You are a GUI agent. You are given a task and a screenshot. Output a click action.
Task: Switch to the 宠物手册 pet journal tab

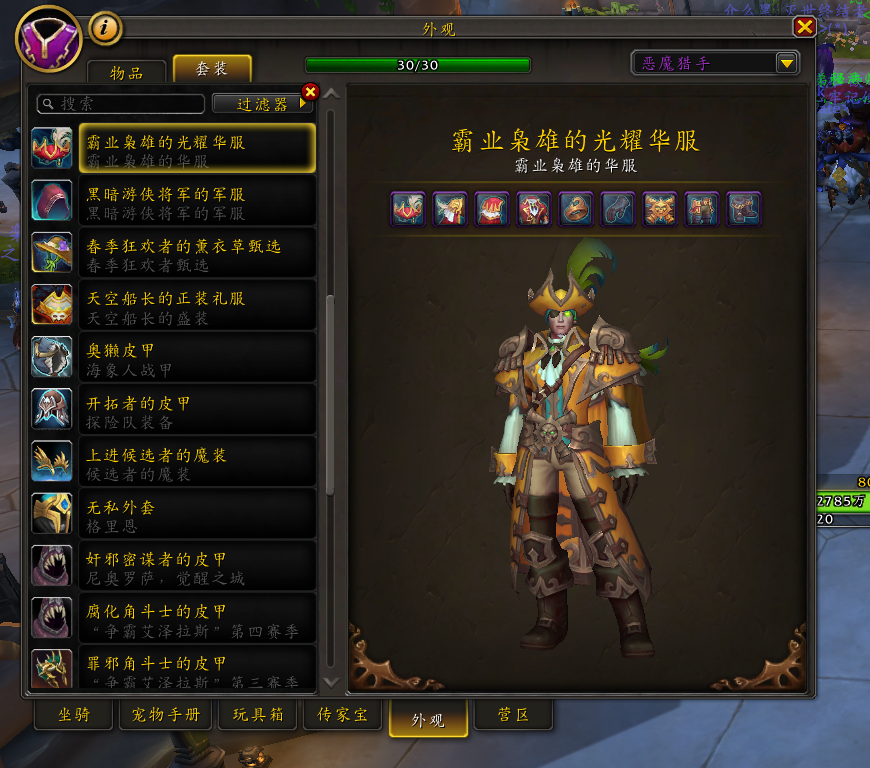pyautogui.click(x=166, y=716)
